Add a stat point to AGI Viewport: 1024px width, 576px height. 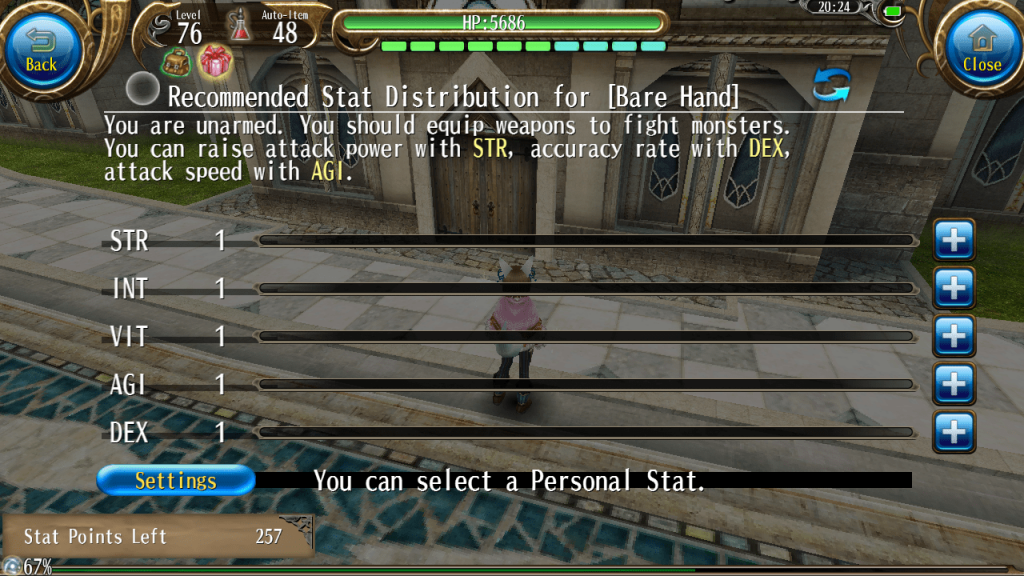click(954, 383)
